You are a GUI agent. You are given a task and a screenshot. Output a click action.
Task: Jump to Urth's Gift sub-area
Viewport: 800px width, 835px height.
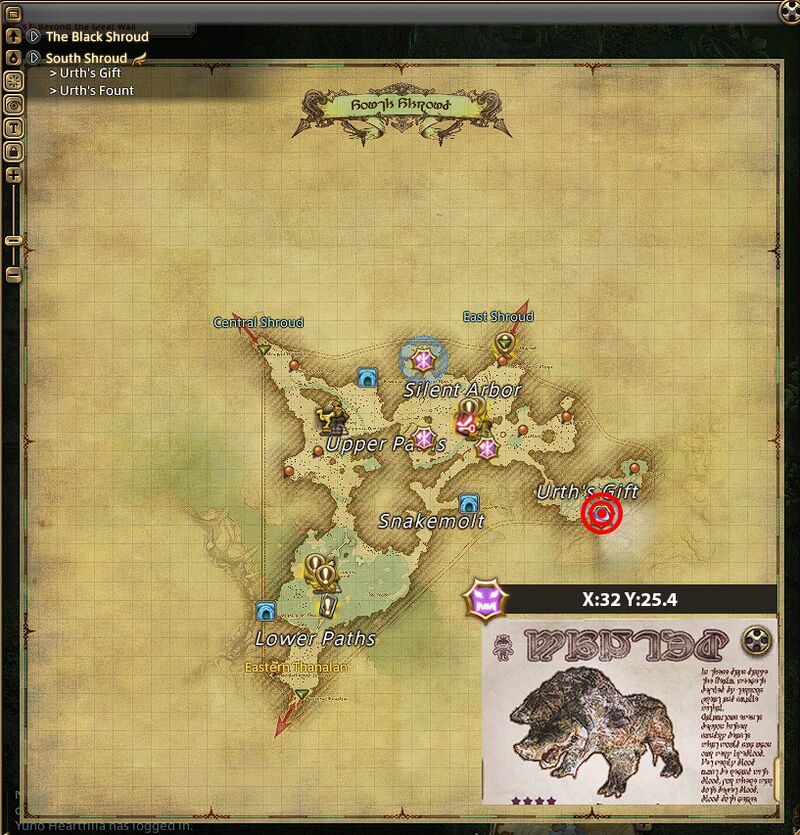[x=89, y=73]
